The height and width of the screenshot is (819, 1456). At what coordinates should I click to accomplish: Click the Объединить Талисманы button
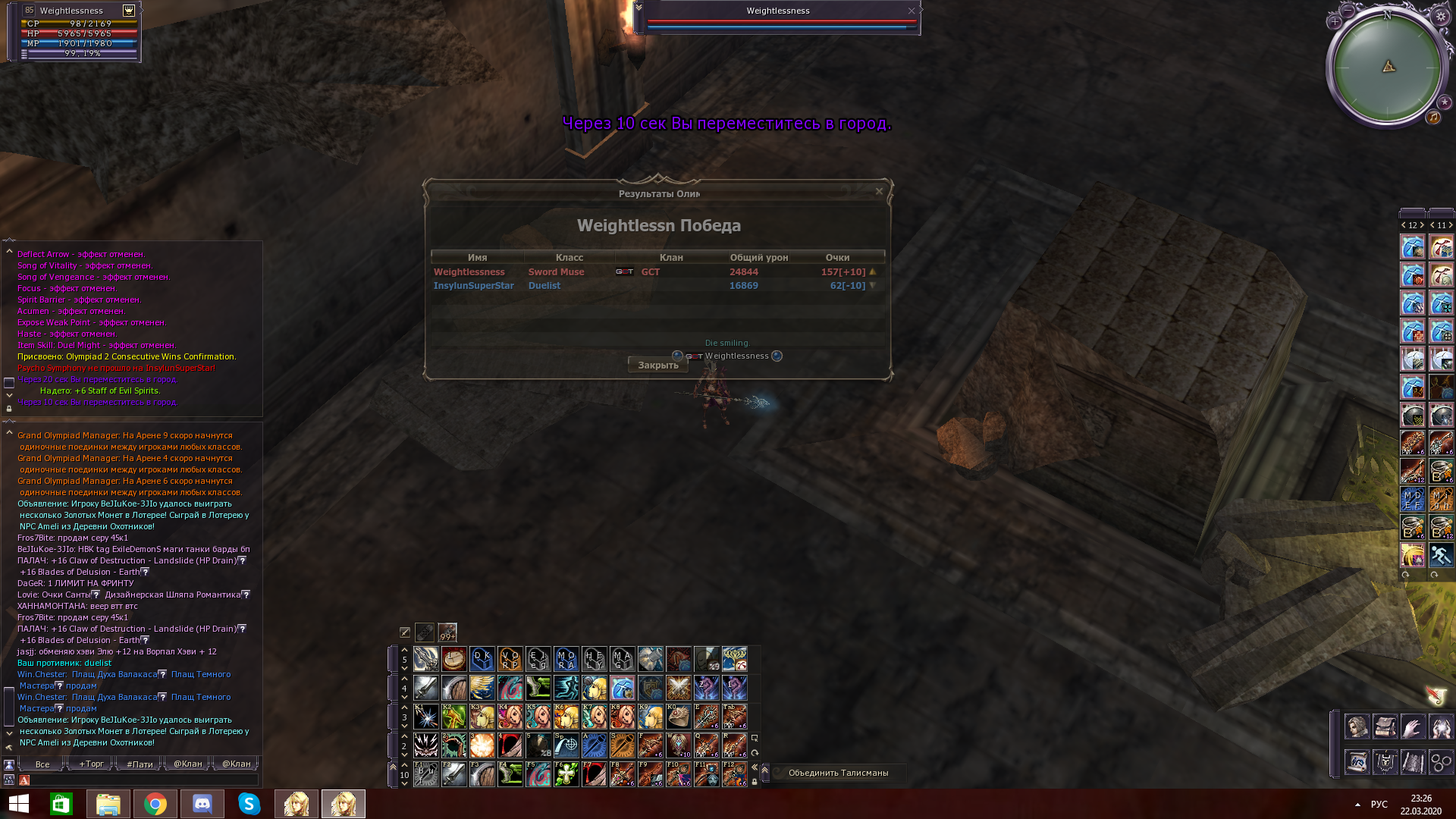tap(838, 772)
